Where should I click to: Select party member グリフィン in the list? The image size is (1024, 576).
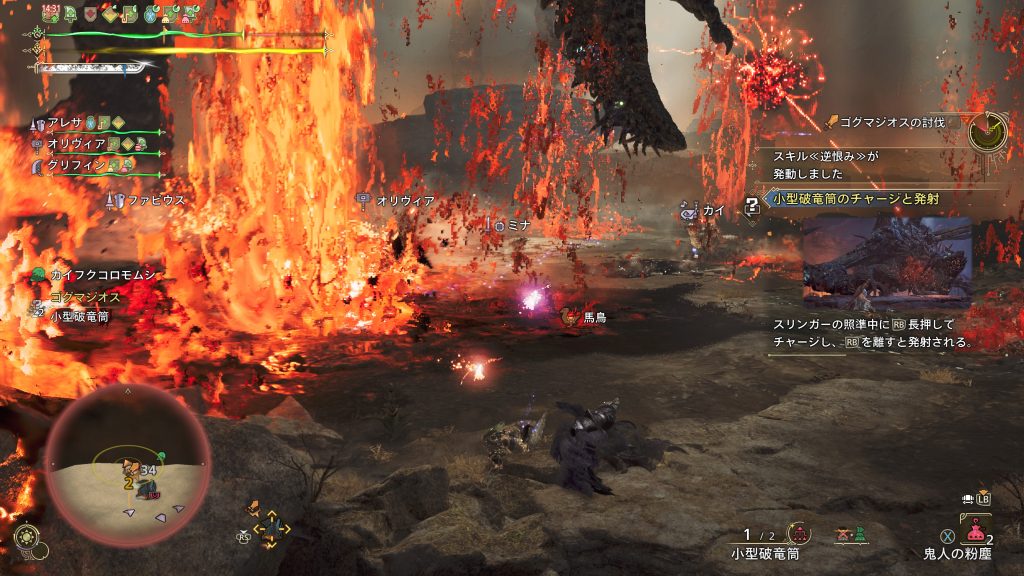(97, 165)
